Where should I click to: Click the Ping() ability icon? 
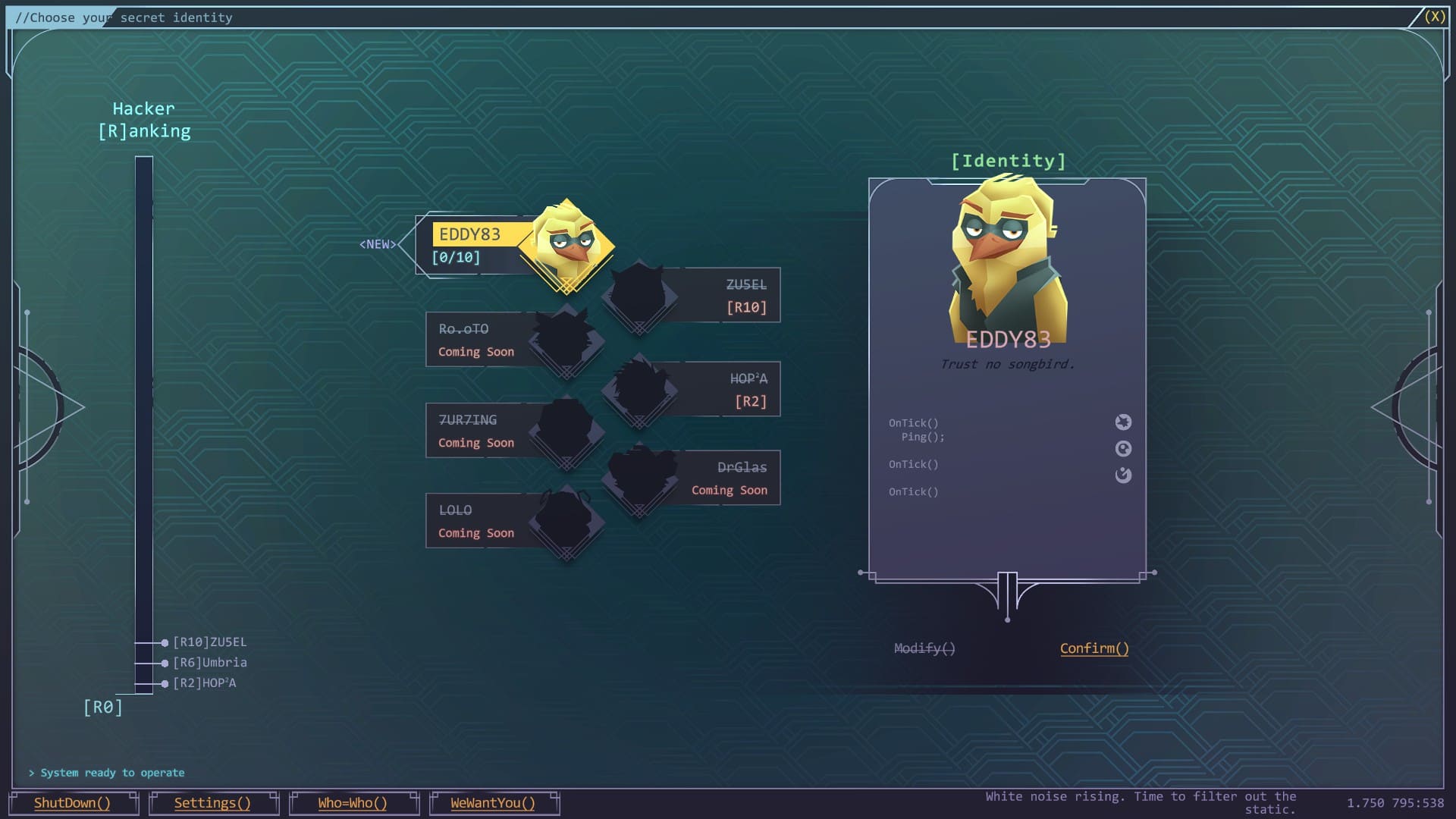[x=1123, y=422]
